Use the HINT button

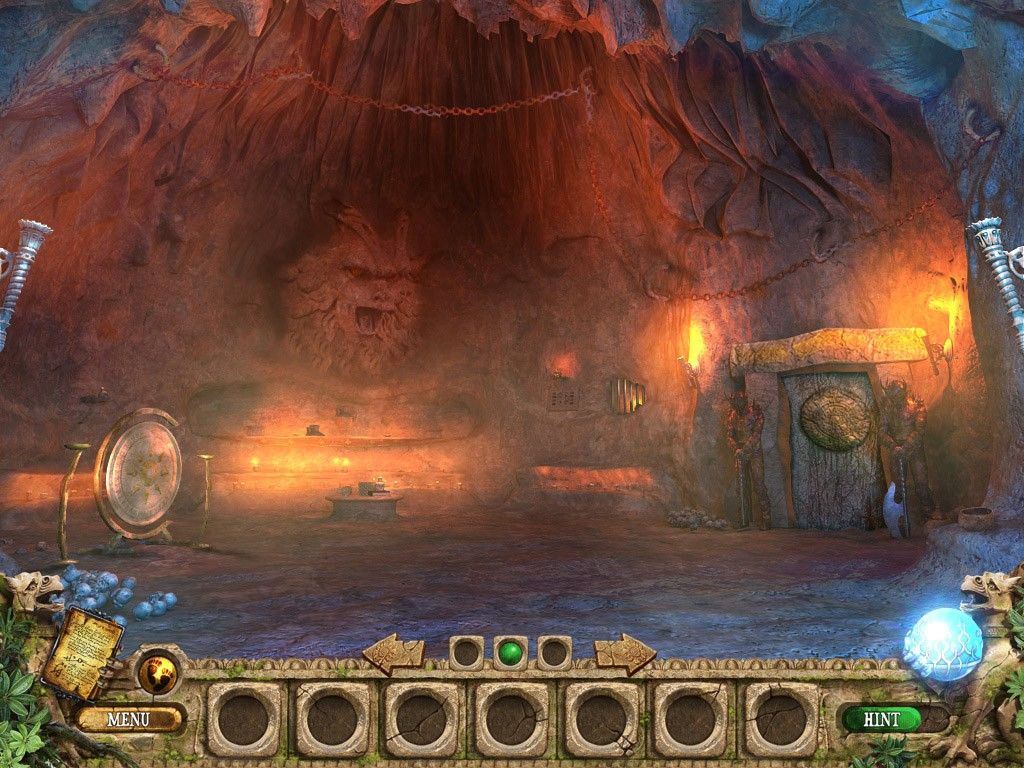881,718
